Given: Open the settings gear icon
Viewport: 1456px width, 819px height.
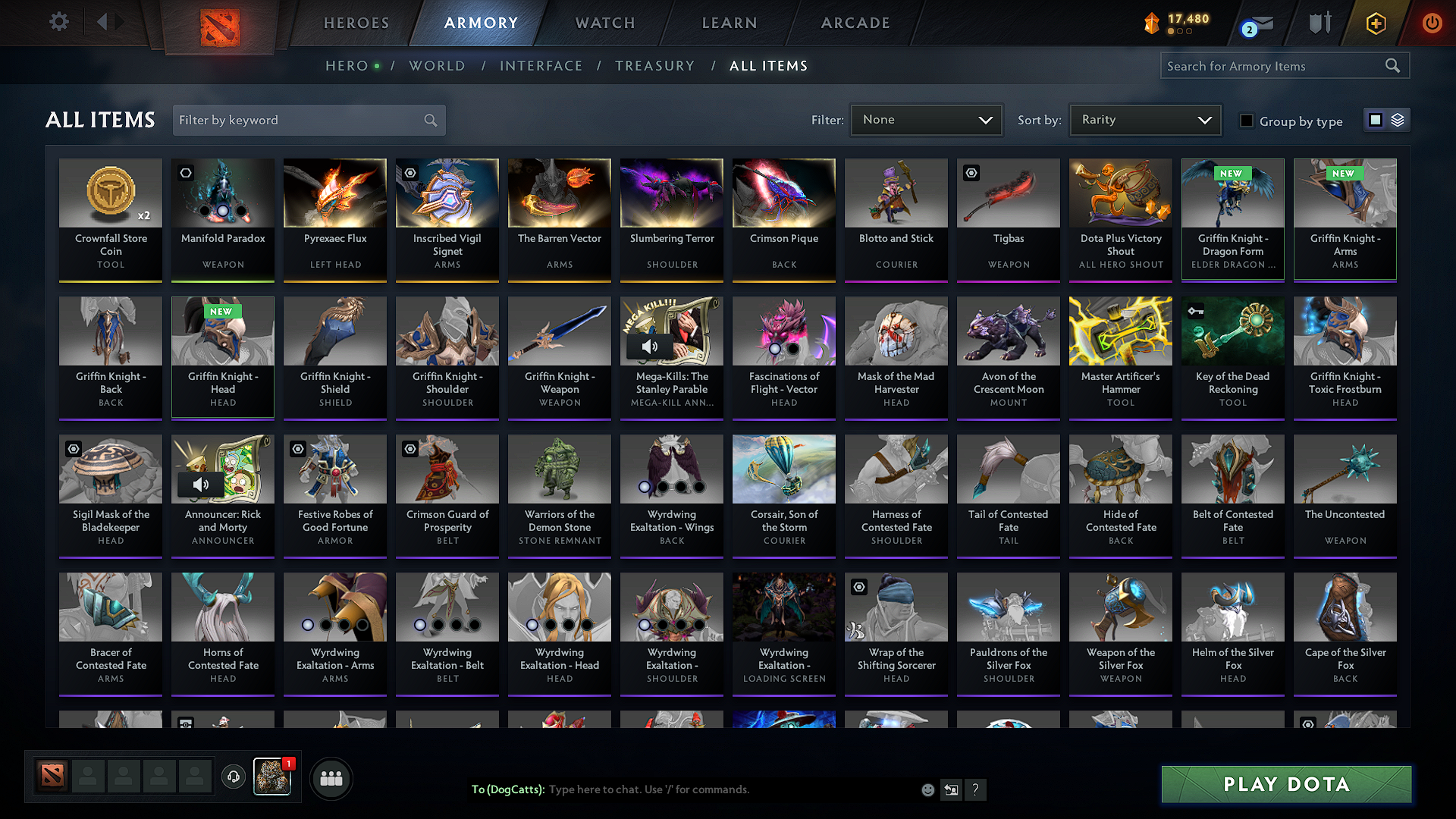Looking at the screenshot, I should (x=58, y=22).
